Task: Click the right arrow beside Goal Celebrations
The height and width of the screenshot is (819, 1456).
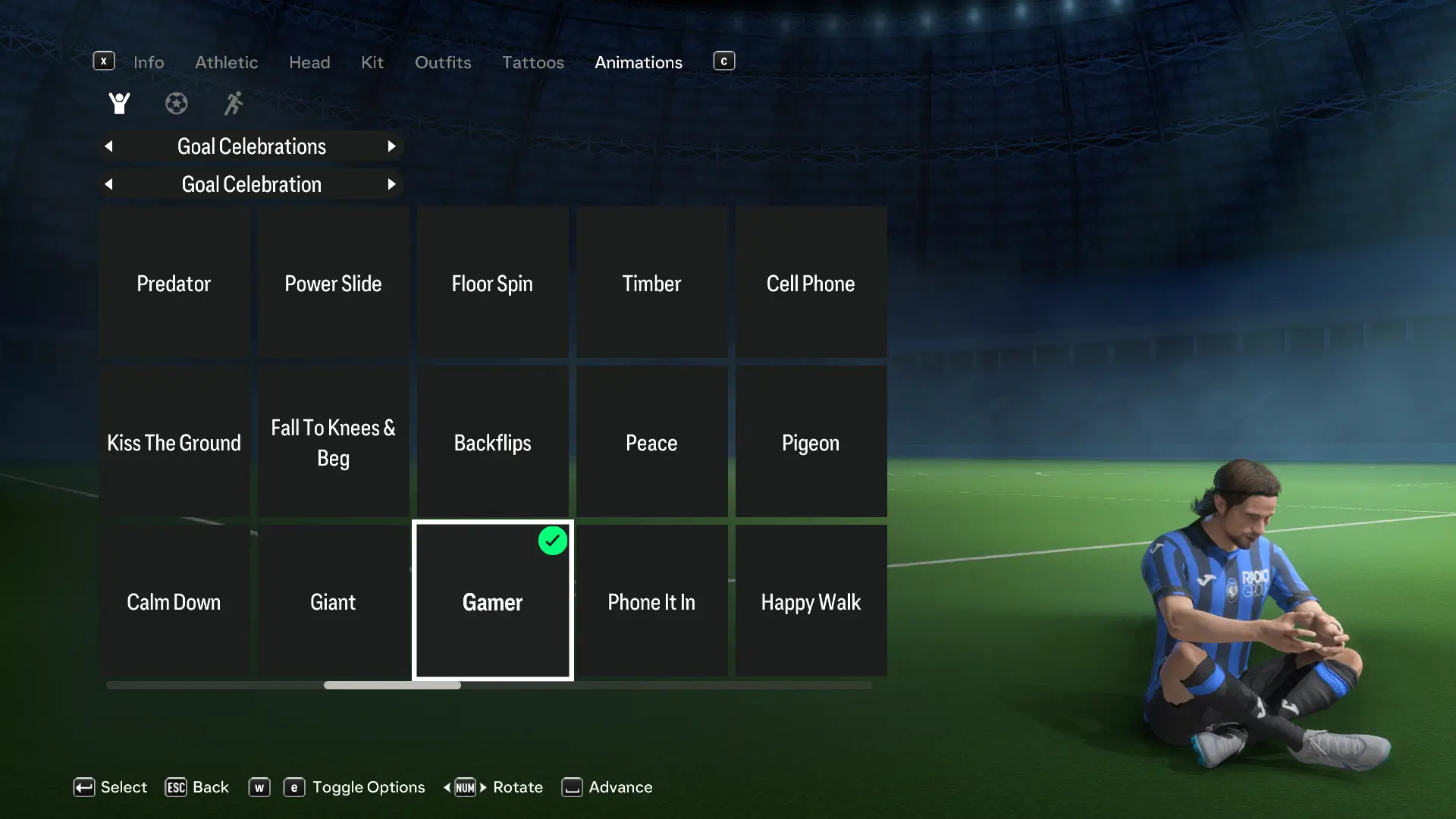Action: tap(391, 146)
